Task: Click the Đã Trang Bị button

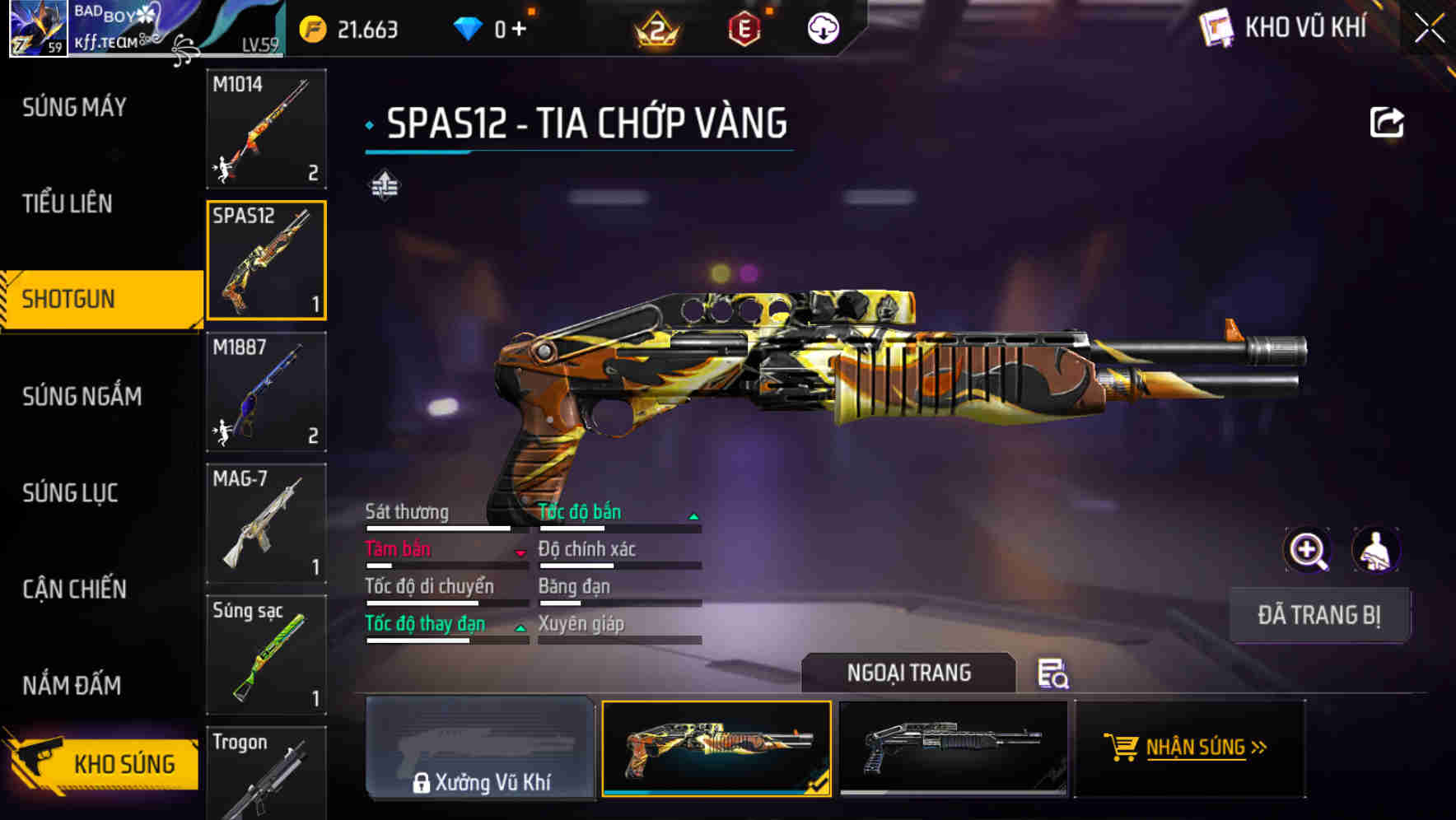Action: [1318, 615]
